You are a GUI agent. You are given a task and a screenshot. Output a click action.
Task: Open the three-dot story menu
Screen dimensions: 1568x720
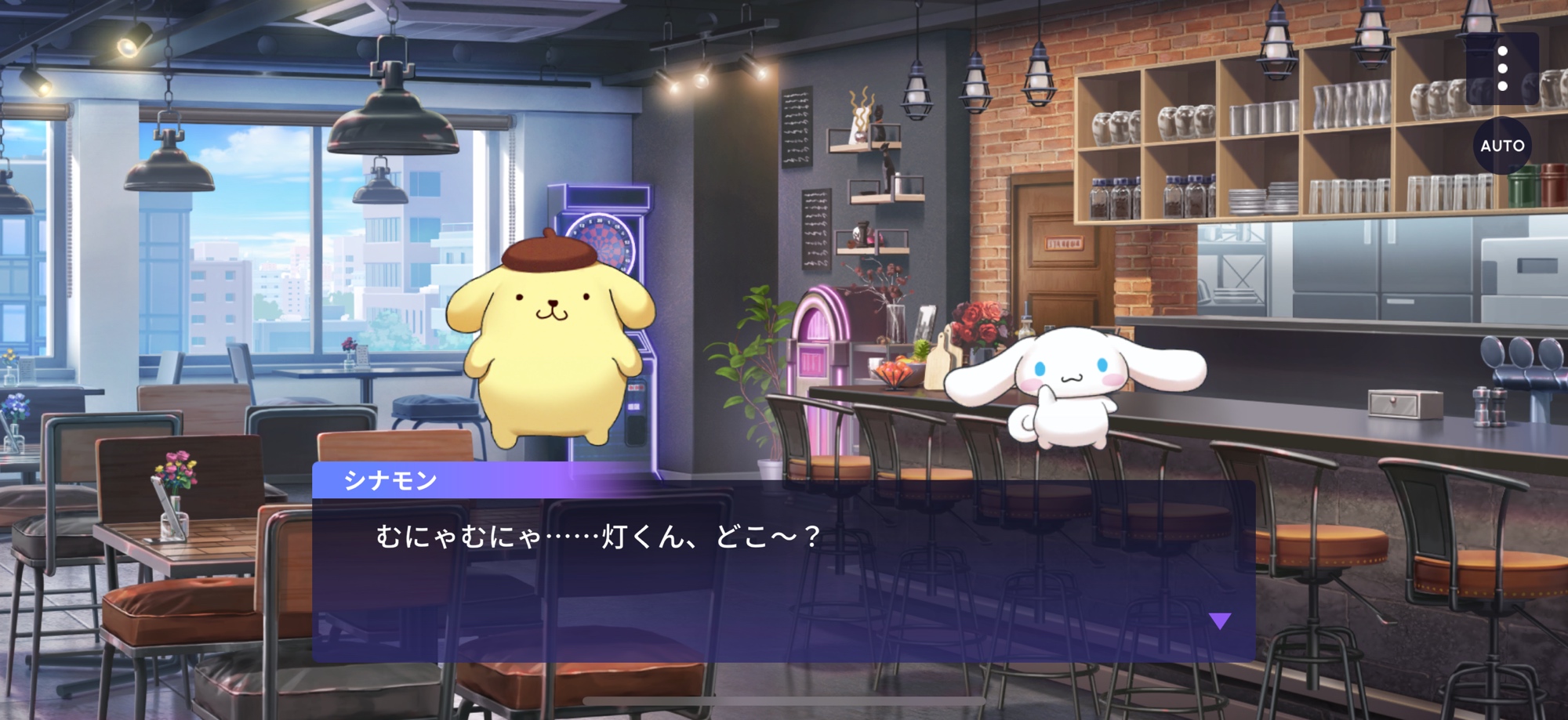(x=1502, y=69)
